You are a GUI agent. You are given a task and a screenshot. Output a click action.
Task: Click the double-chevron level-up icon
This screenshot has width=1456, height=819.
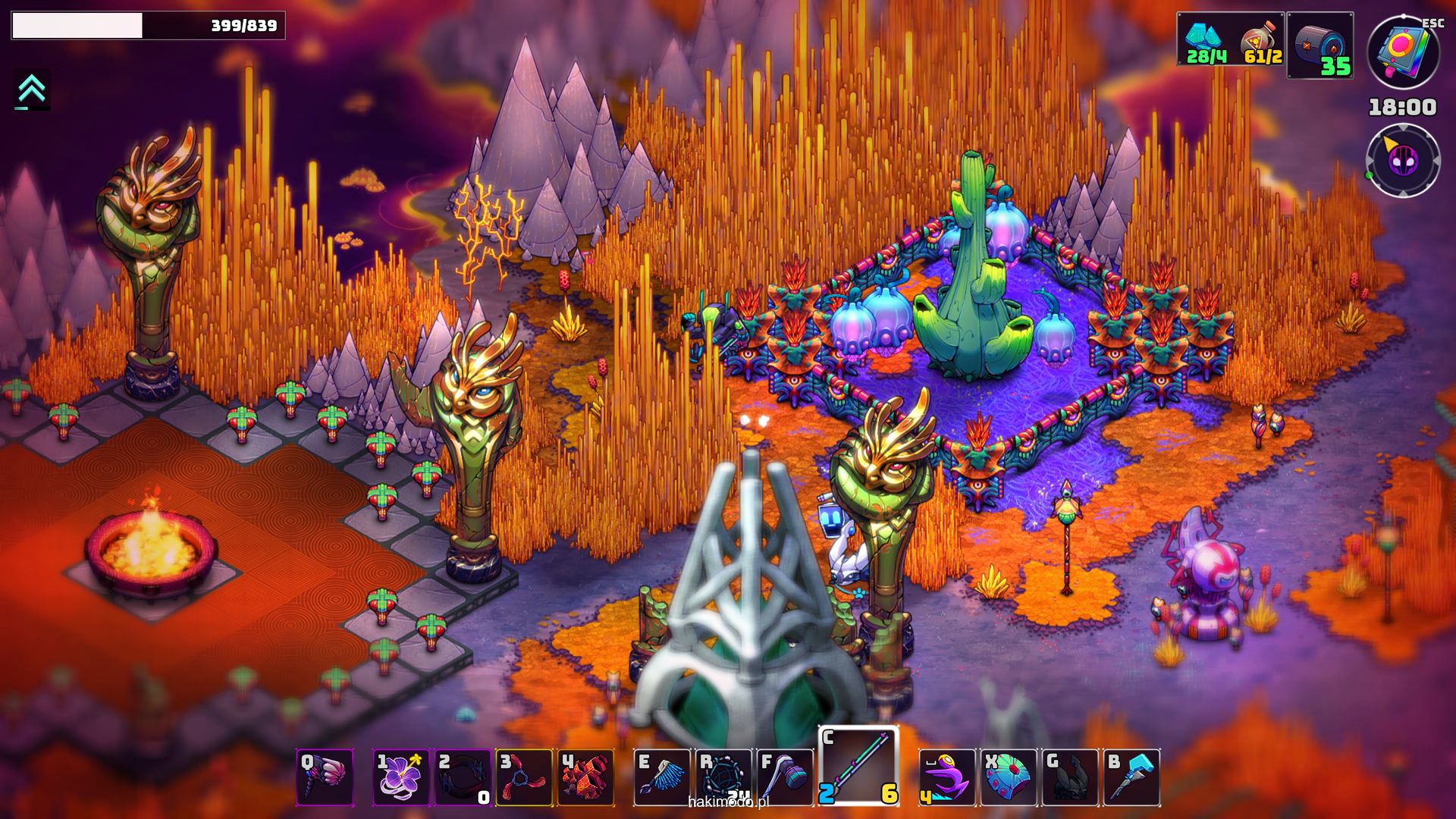coord(31,90)
